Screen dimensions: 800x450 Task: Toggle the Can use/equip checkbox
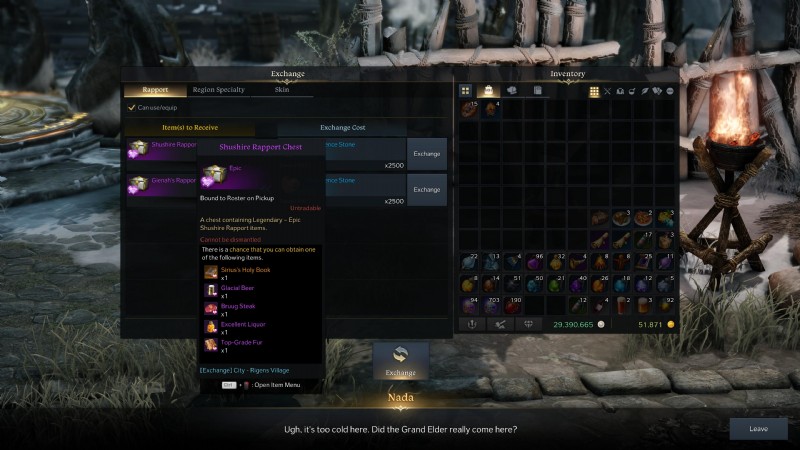pyautogui.click(x=132, y=108)
